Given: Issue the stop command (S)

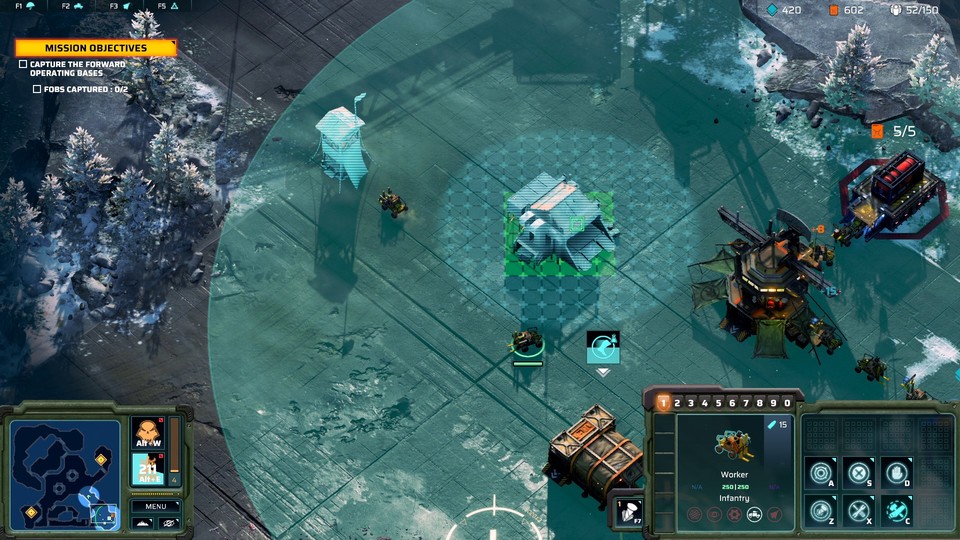Looking at the screenshot, I should coord(859,472).
